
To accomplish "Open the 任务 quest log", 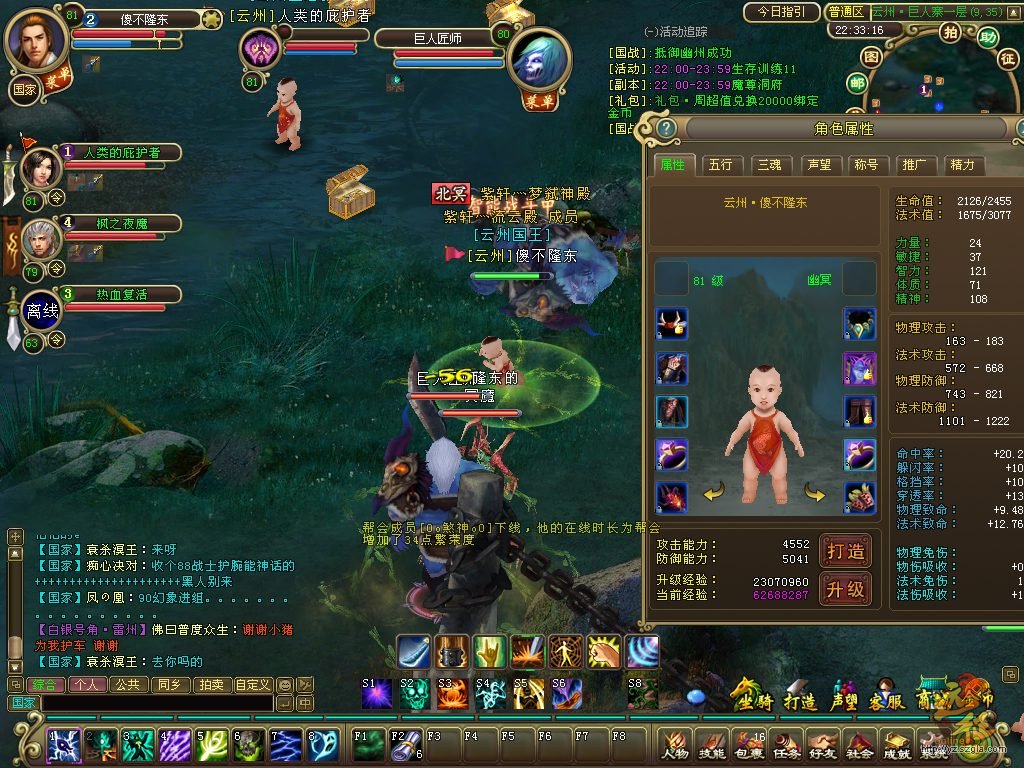I will point(787,743).
